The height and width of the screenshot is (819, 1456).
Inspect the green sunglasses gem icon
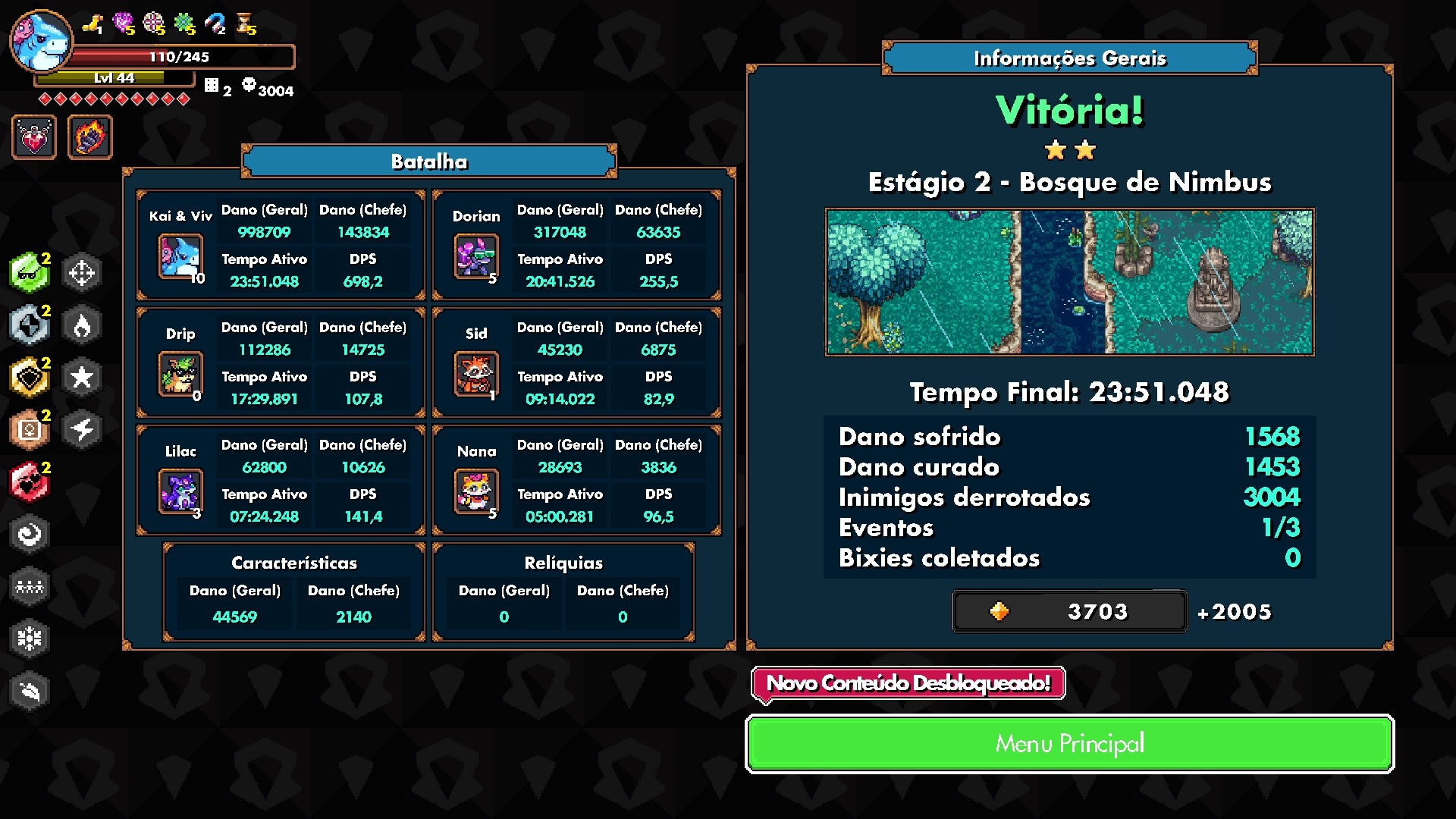click(x=29, y=272)
